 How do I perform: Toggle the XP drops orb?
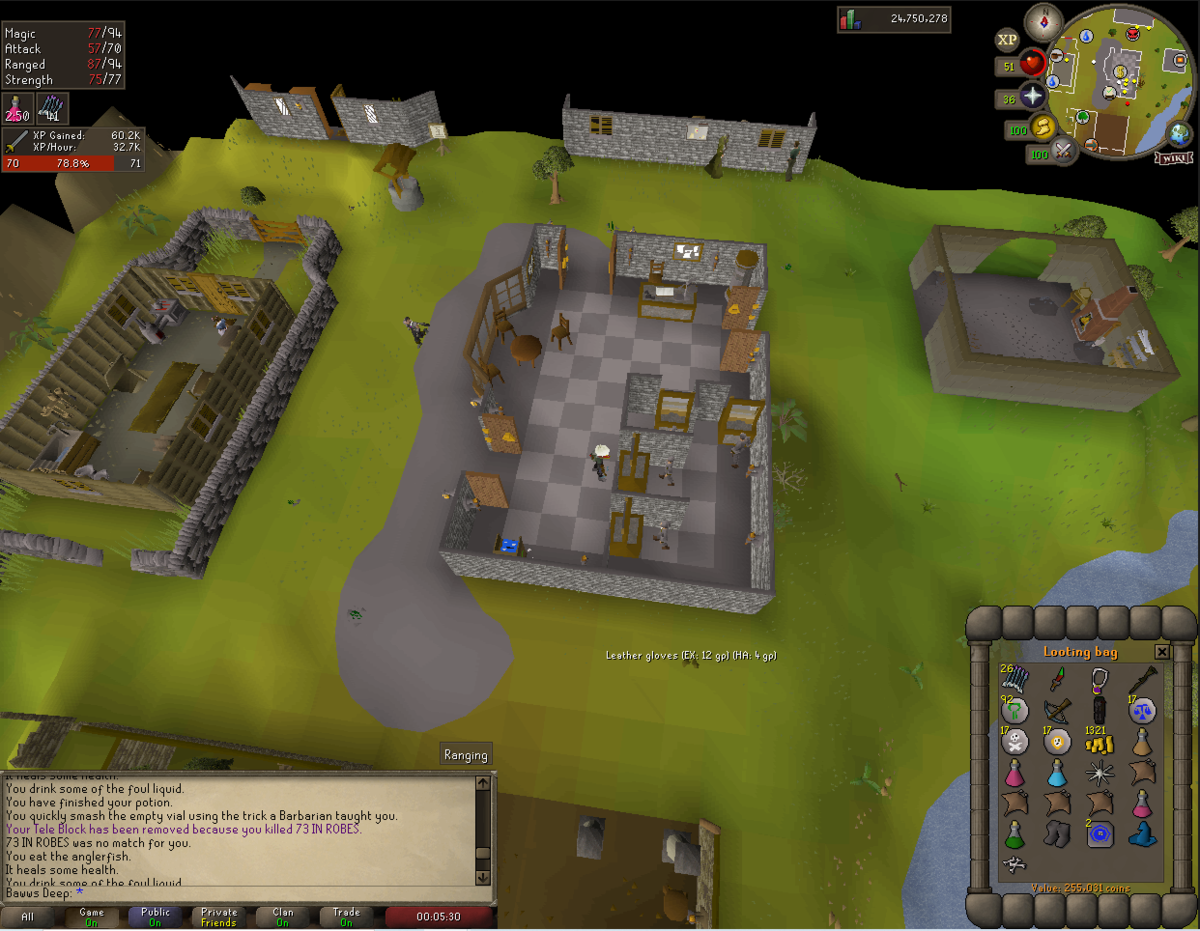point(1007,40)
